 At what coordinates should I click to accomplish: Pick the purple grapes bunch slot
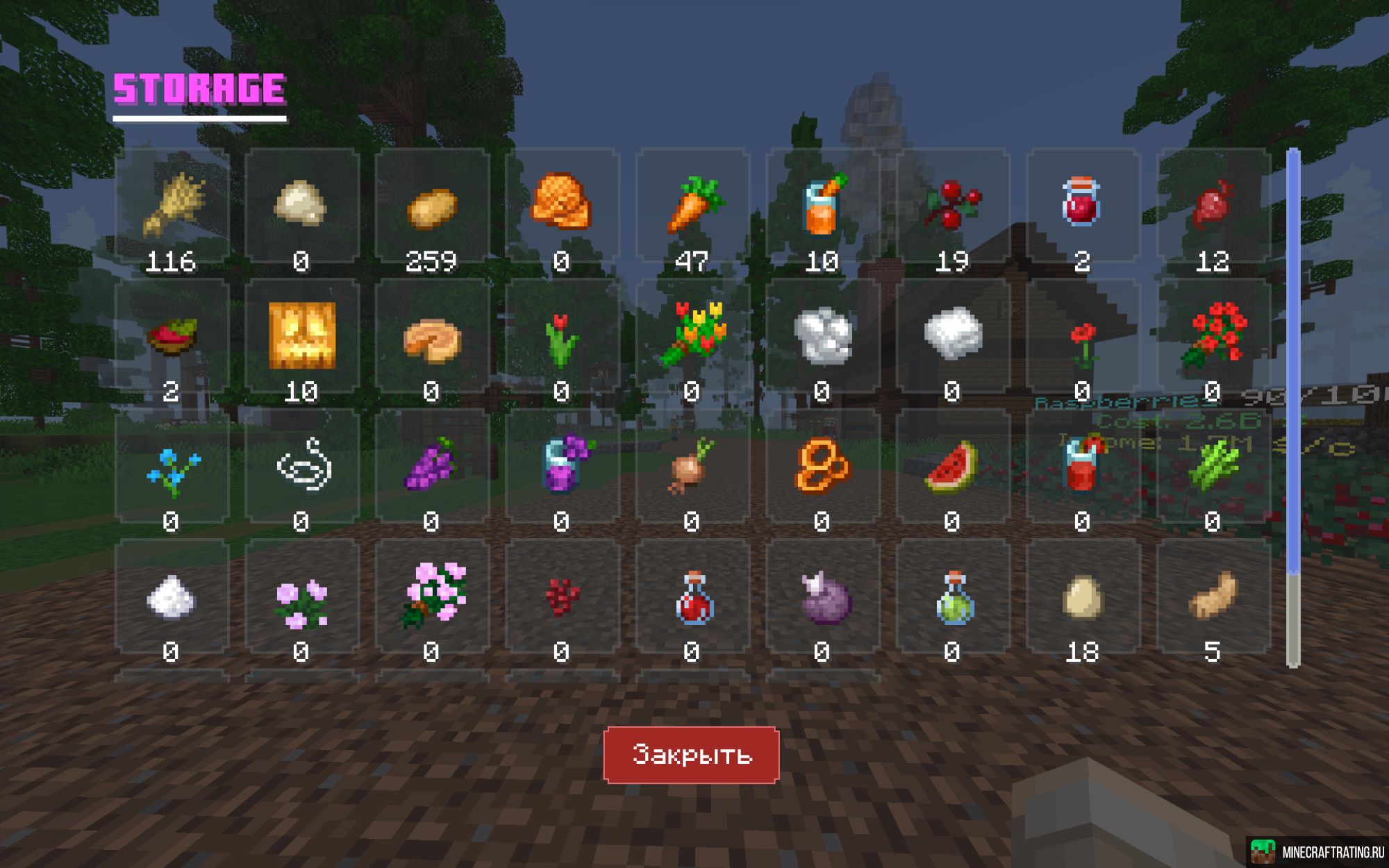pos(432,466)
